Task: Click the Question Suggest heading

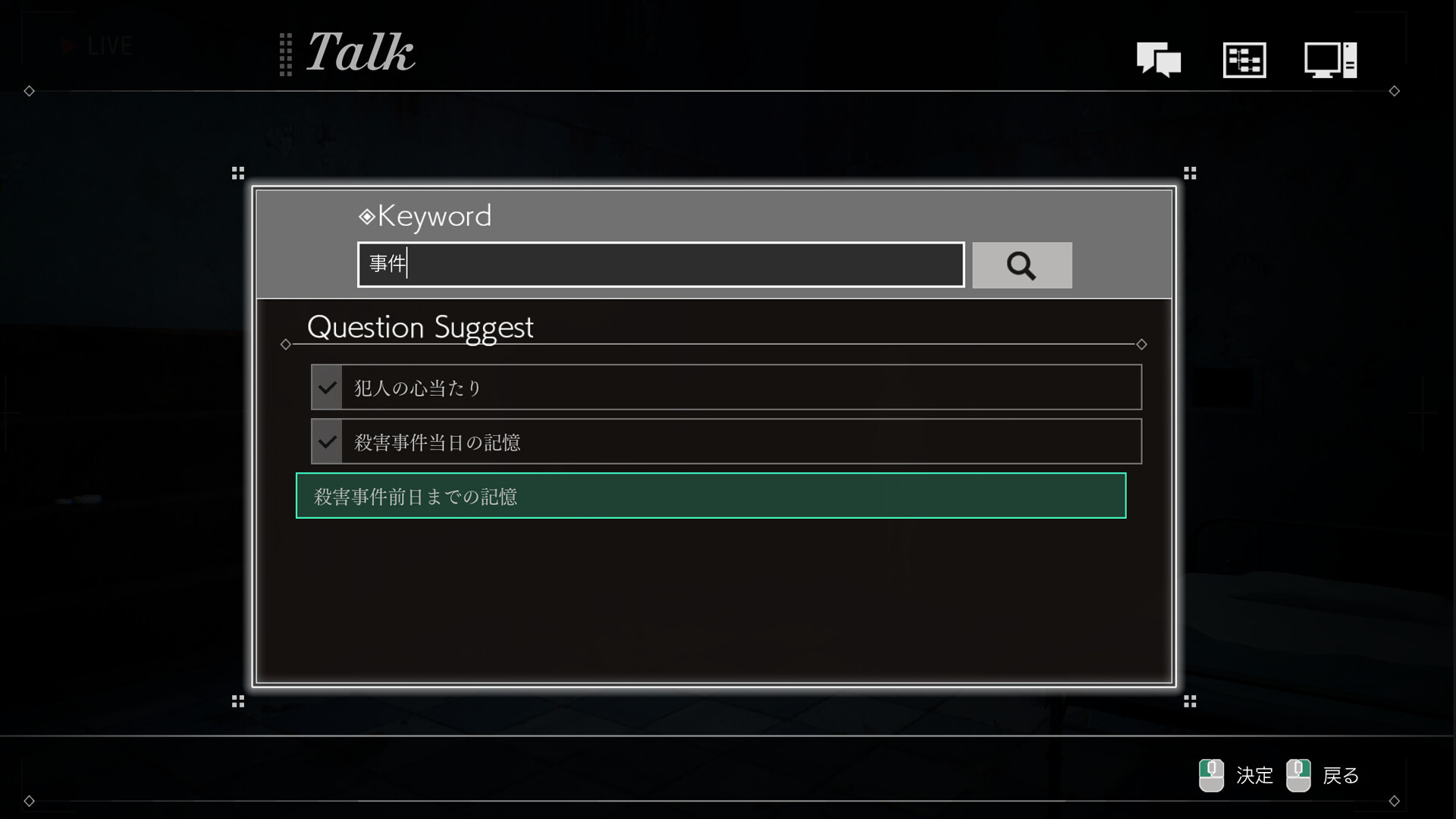Action: point(419,327)
